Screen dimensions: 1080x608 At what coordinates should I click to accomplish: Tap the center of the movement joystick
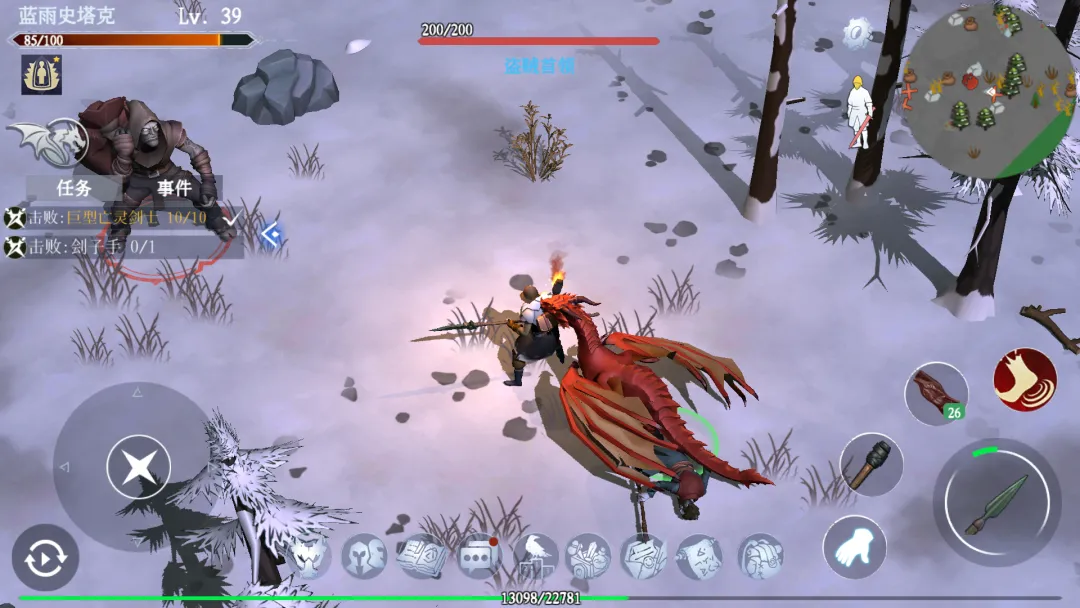coord(138,467)
